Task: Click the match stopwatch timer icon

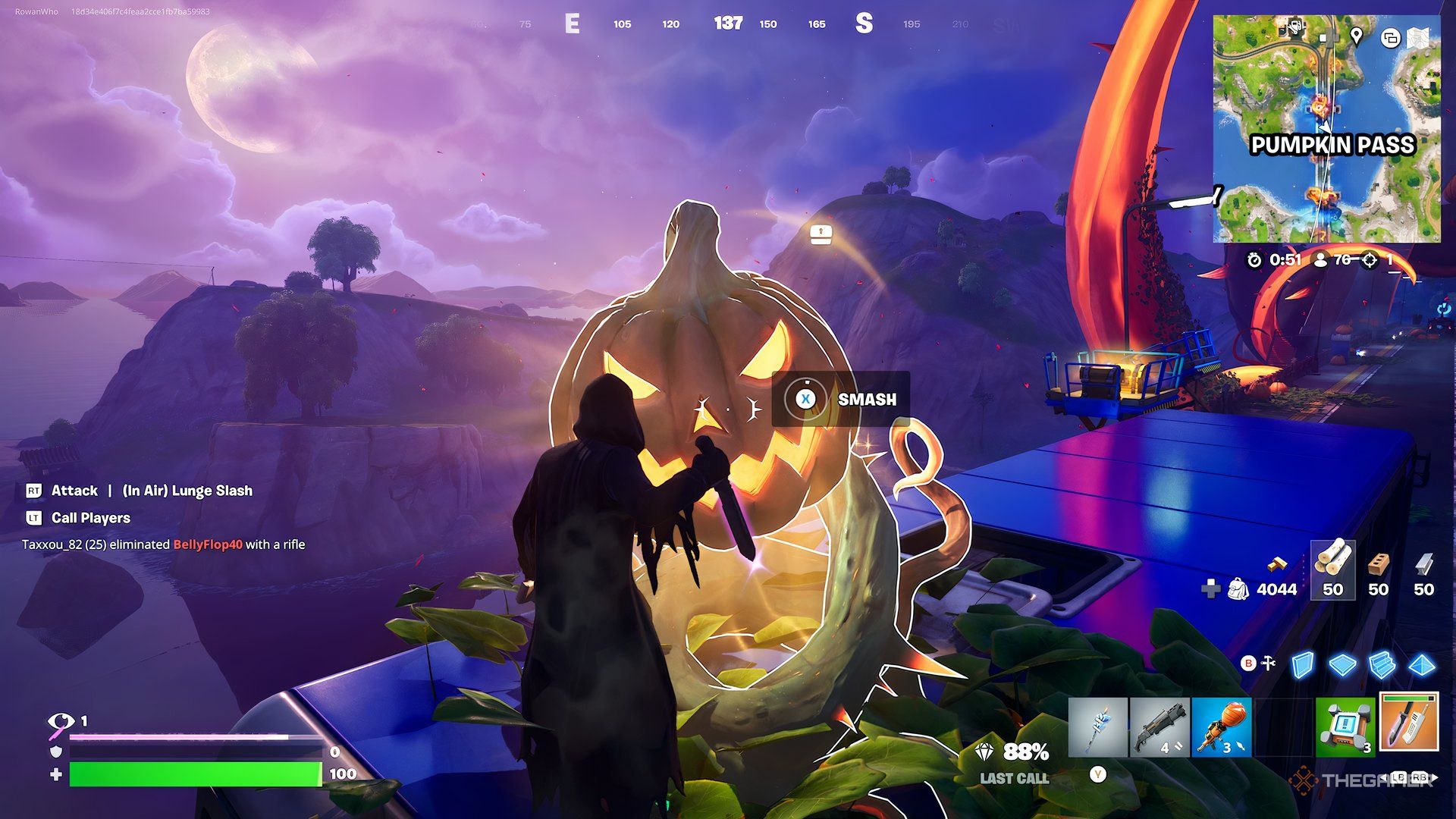Action: (1255, 261)
